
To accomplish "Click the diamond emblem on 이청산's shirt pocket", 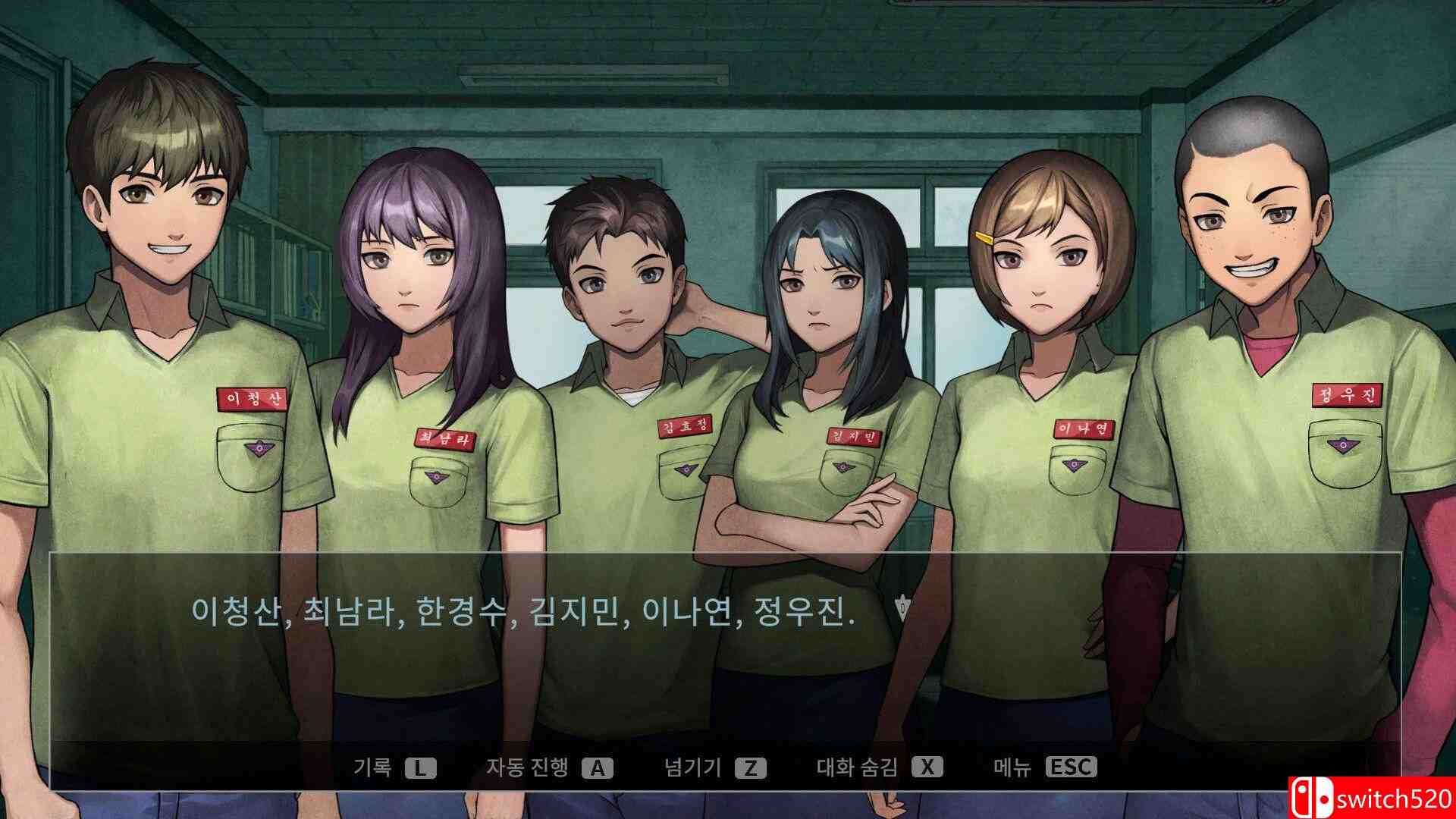I will pyautogui.click(x=262, y=448).
